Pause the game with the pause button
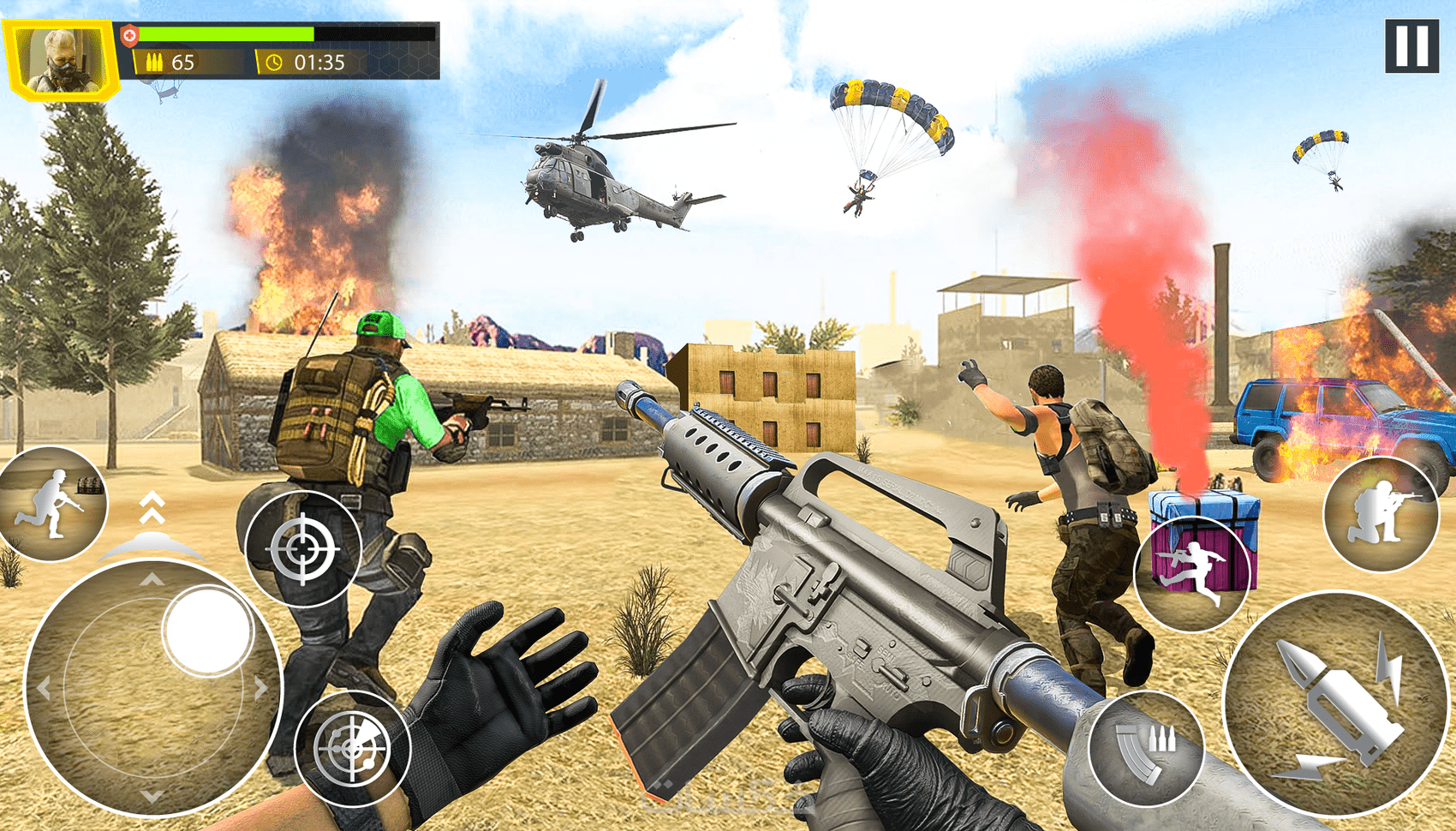 [1411, 46]
